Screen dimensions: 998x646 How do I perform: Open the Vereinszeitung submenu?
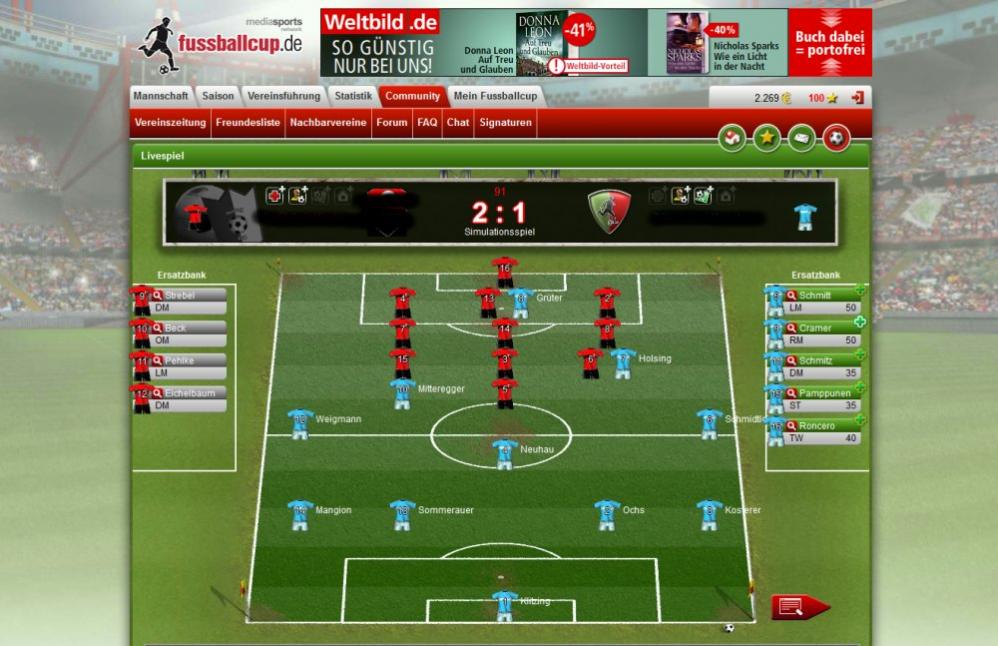(x=170, y=123)
